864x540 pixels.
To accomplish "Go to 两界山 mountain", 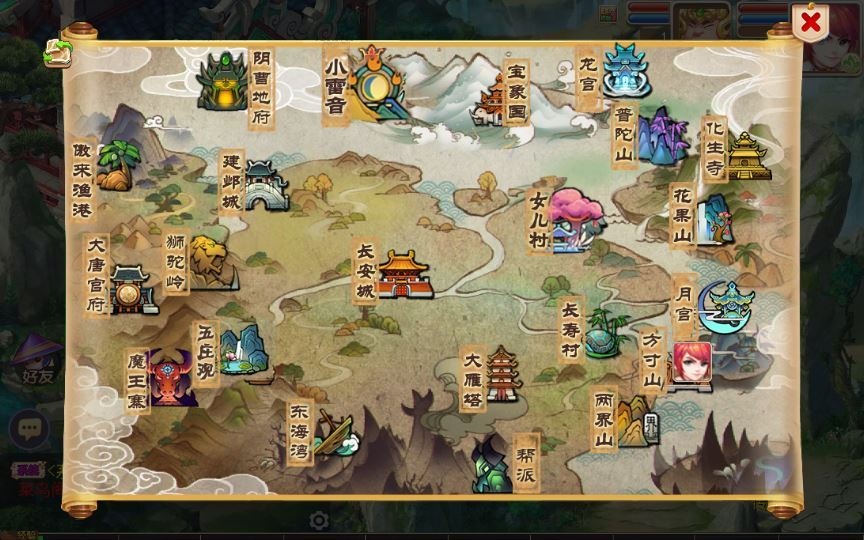I will tap(636, 421).
